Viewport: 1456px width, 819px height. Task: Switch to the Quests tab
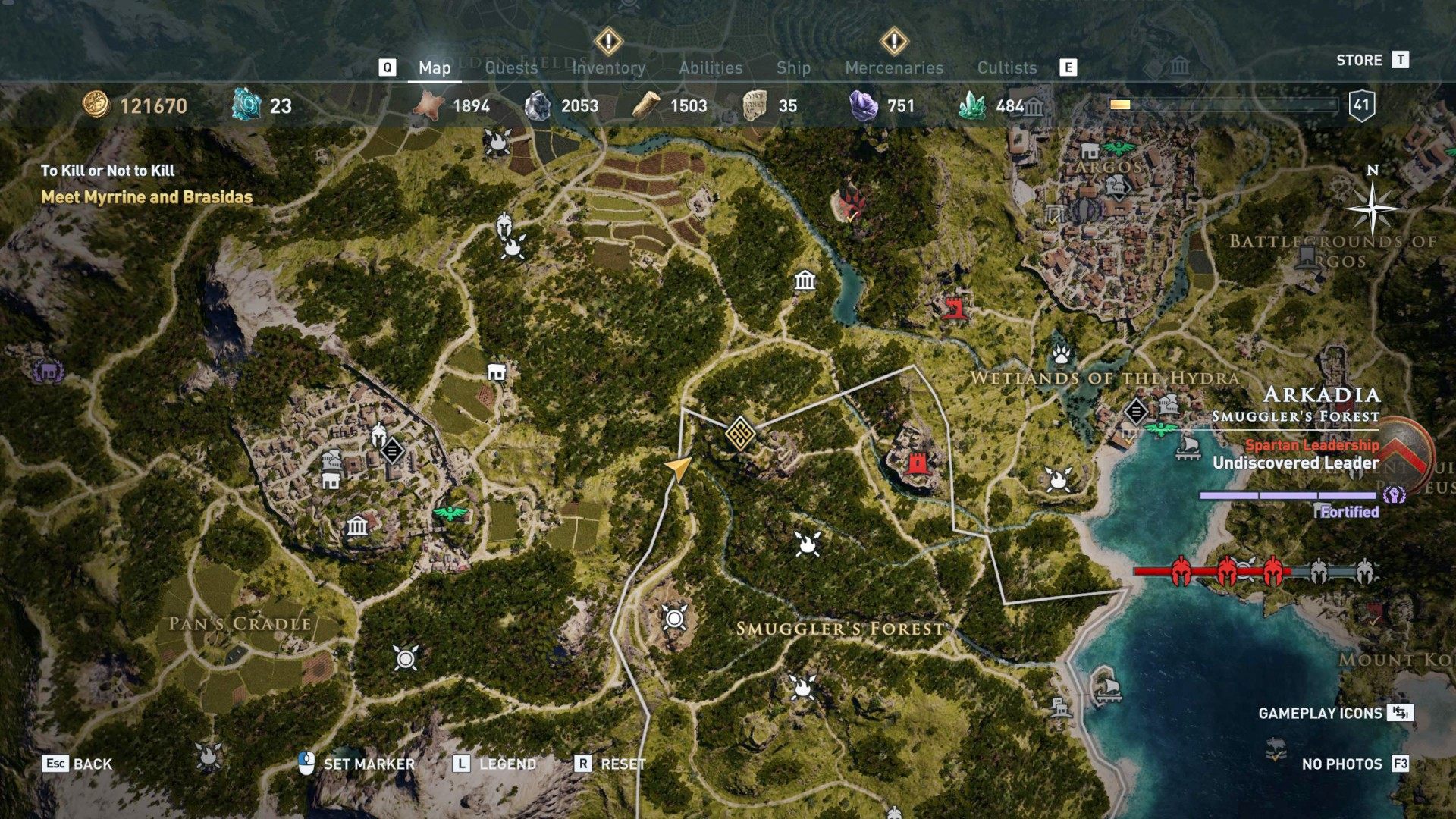511,67
